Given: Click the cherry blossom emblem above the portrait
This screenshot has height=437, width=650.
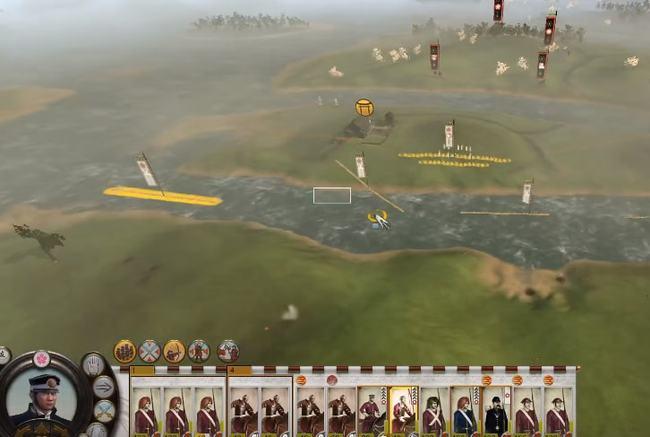Looking at the screenshot, I should tap(42, 358).
